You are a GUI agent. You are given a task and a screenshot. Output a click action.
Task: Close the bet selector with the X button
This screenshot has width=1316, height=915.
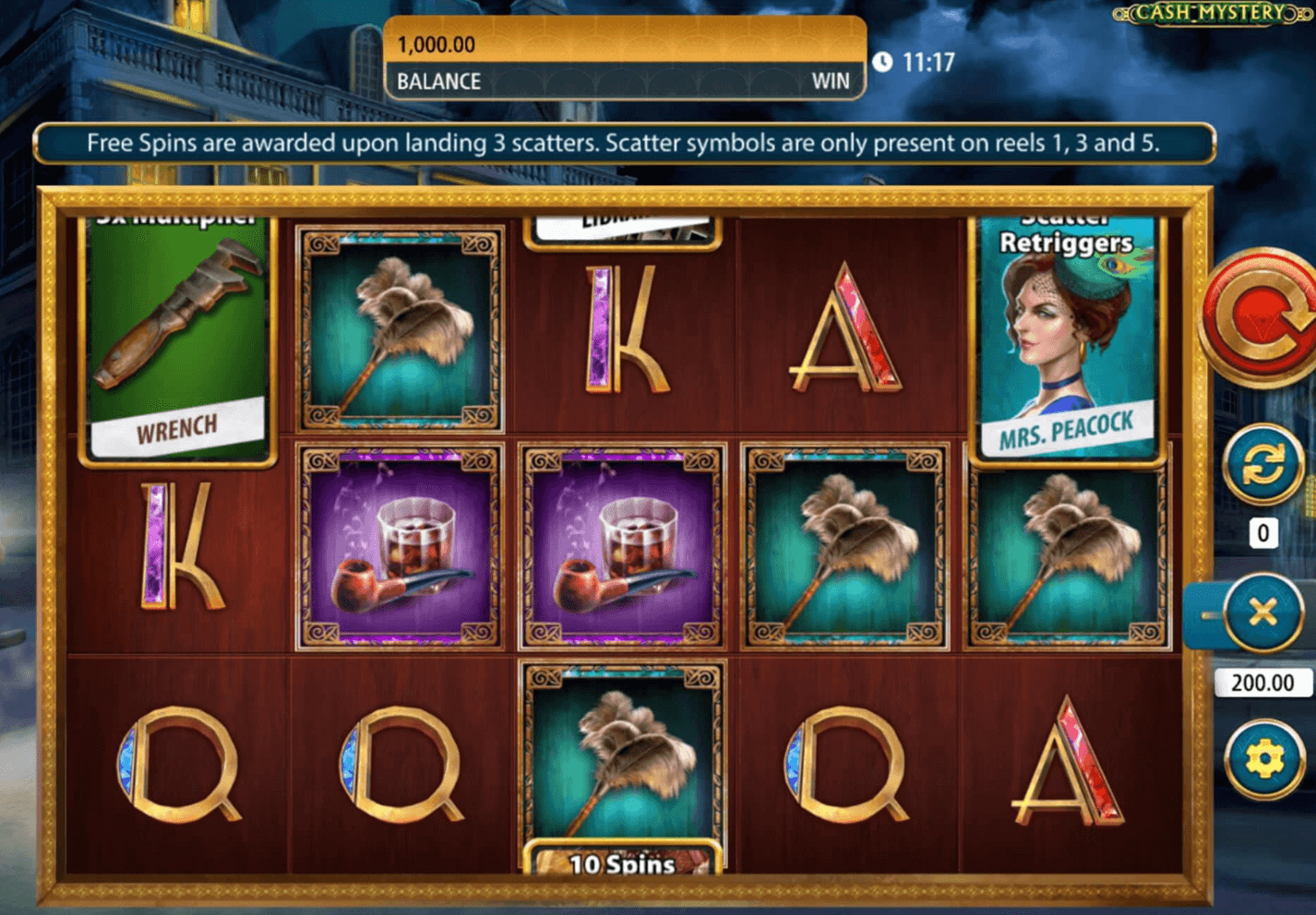tap(1263, 613)
